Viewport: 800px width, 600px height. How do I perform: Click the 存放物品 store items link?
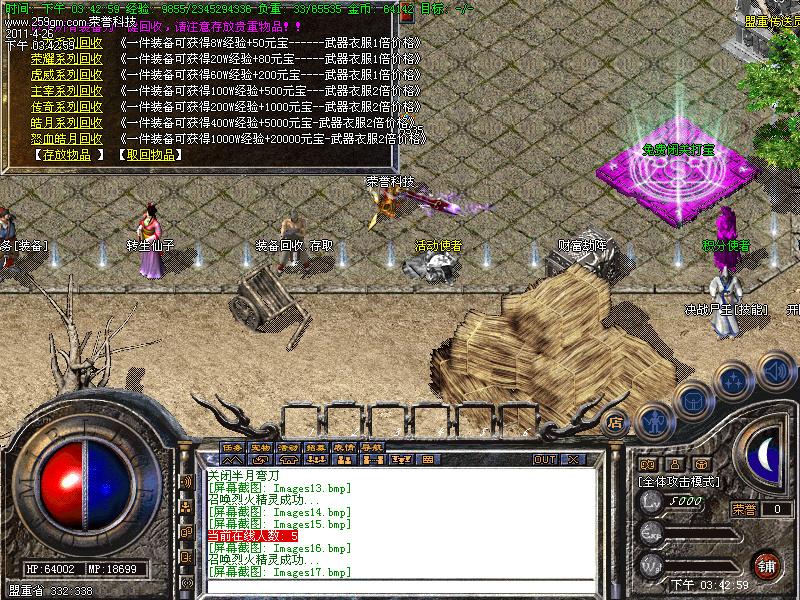pyautogui.click(x=68, y=155)
